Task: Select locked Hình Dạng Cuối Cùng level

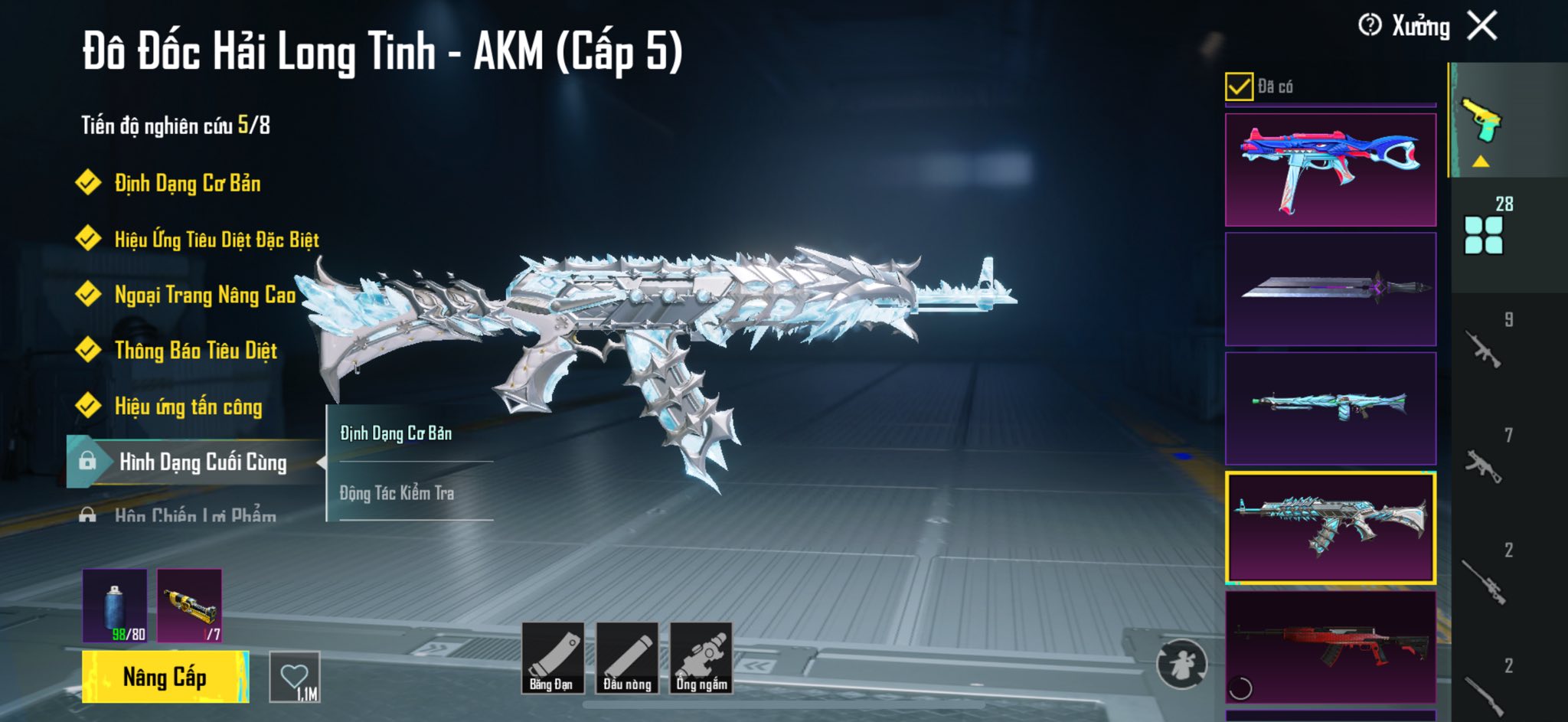Action: (x=202, y=462)
